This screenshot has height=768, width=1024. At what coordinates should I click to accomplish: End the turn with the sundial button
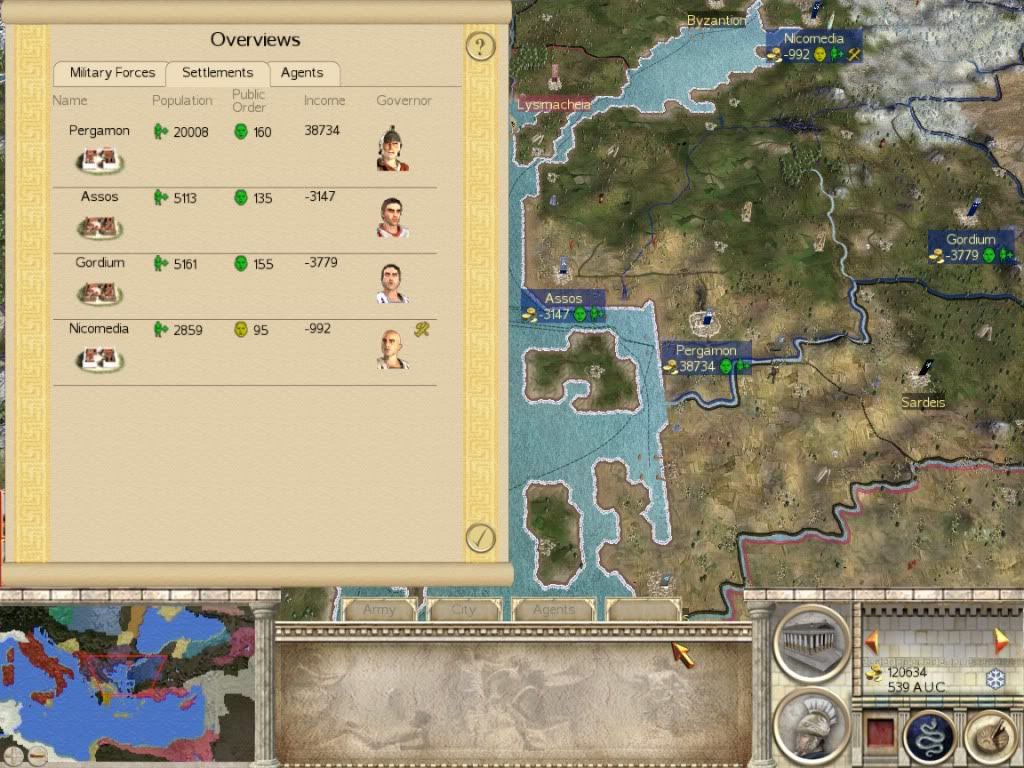point(989,738)
